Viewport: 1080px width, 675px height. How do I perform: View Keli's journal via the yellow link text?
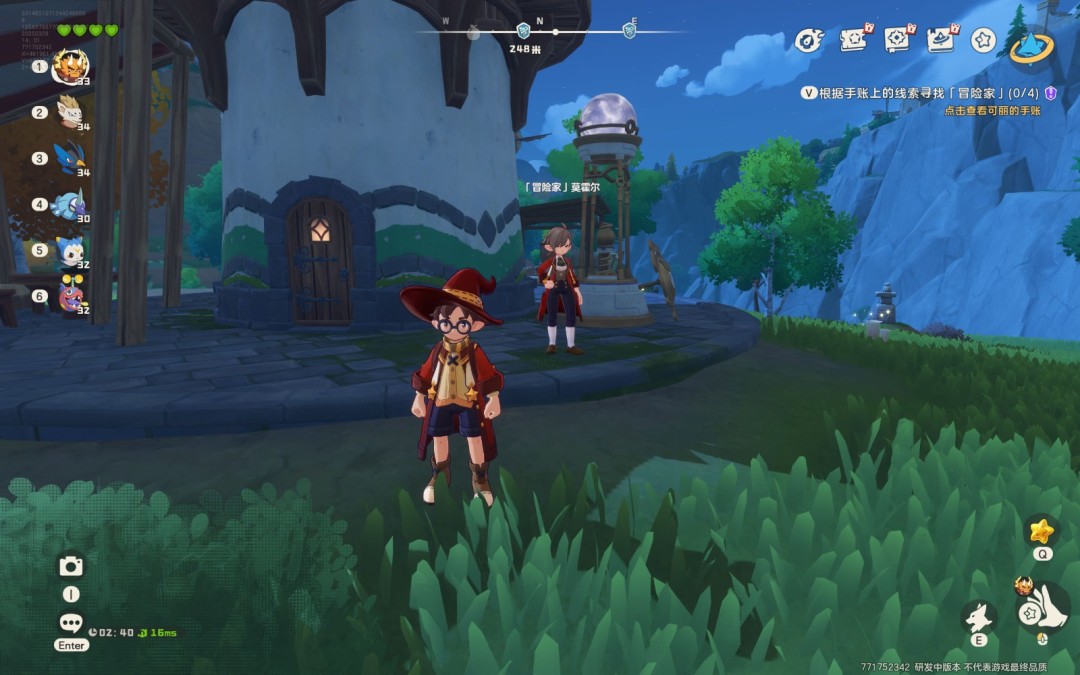(x=992, y=111)
